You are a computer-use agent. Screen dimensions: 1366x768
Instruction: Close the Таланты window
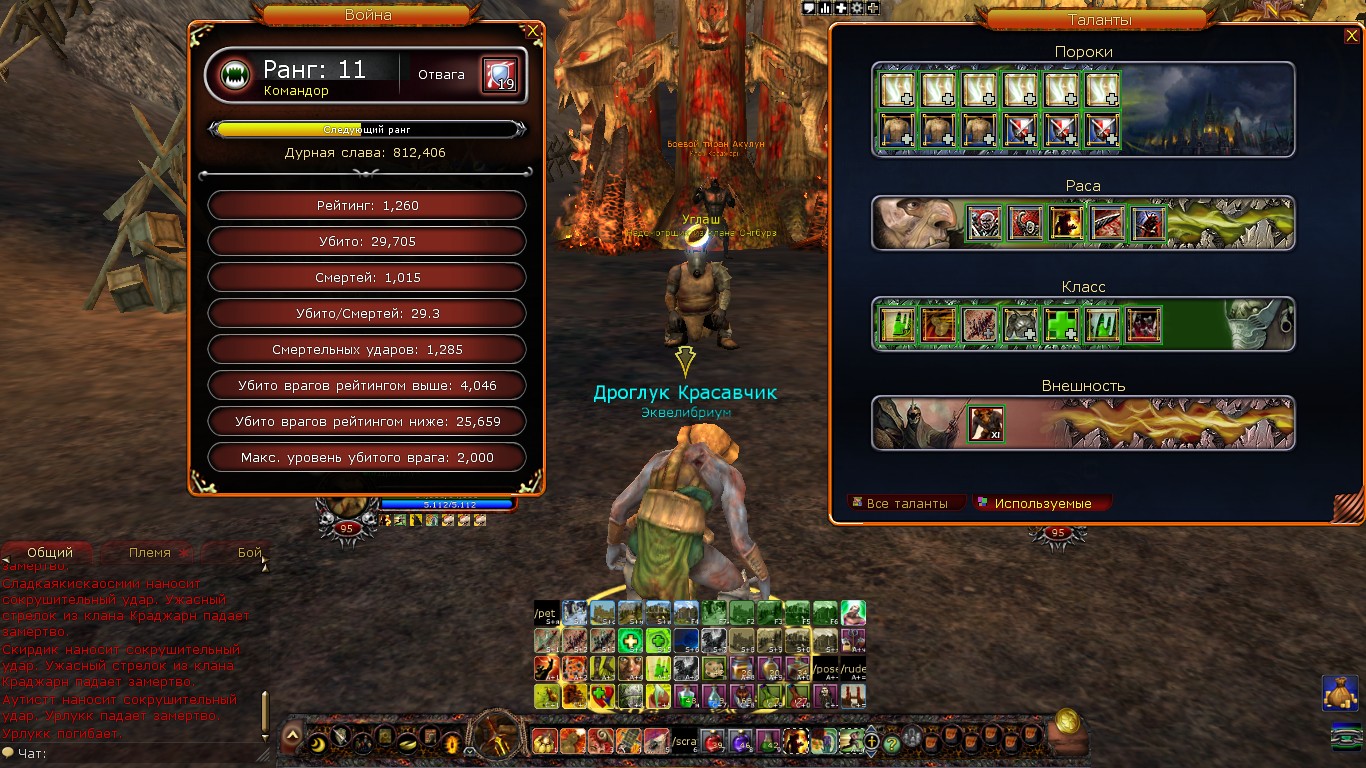pyautogui.click(x=1351, y=36)
